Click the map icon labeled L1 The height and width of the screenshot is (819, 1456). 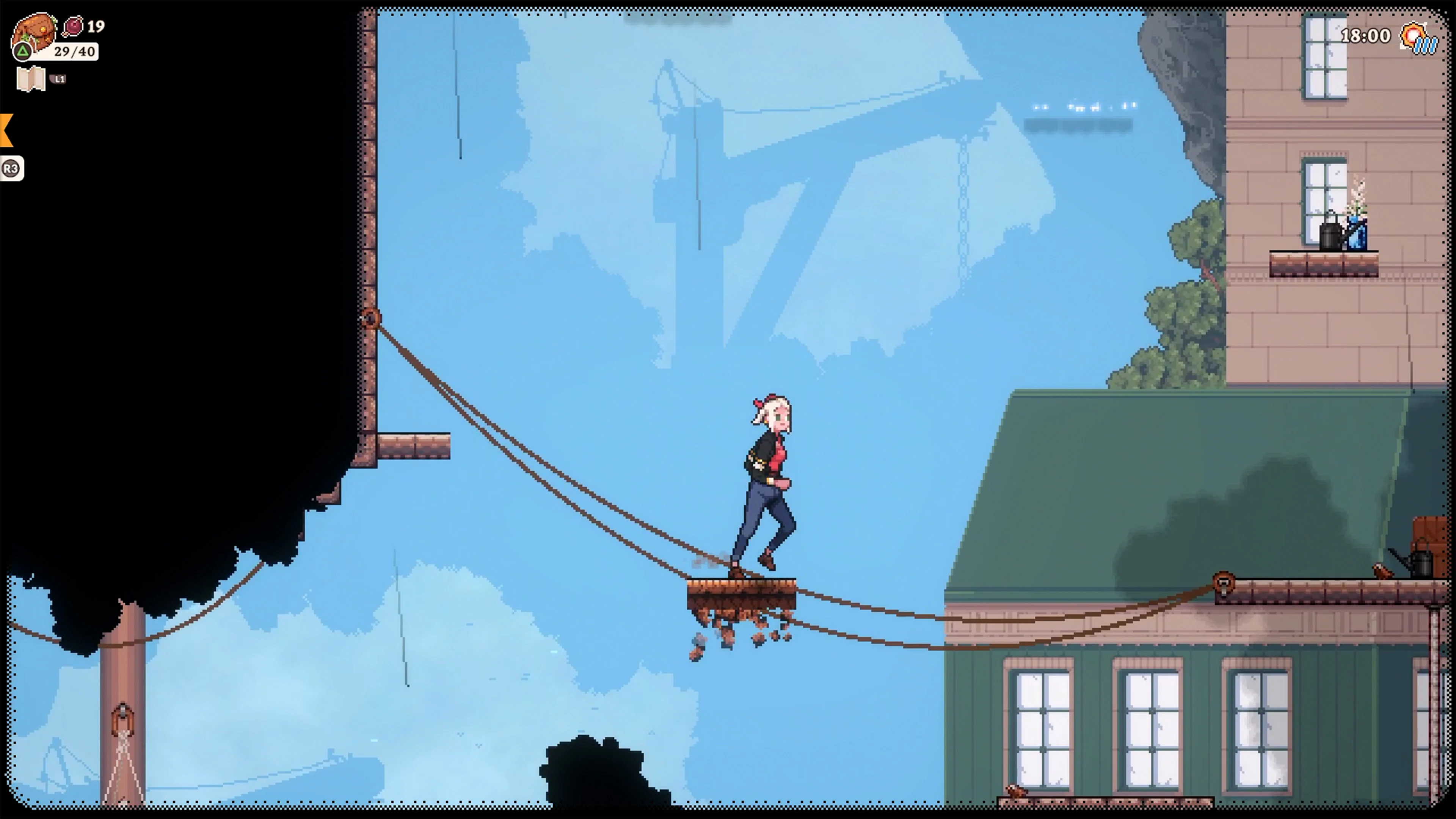coord(31,79)
